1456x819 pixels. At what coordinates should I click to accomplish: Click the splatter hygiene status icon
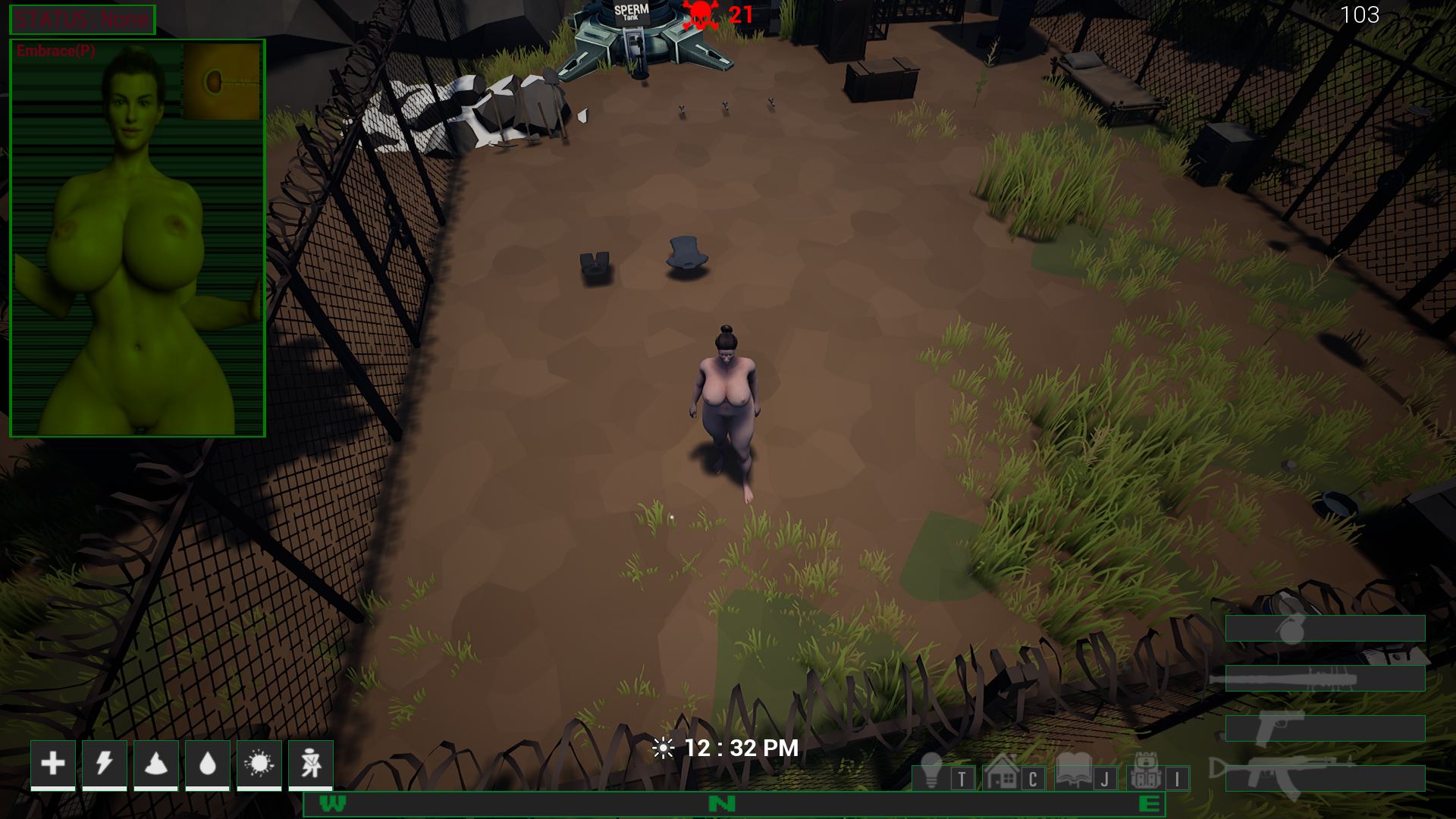coord(259,764)
